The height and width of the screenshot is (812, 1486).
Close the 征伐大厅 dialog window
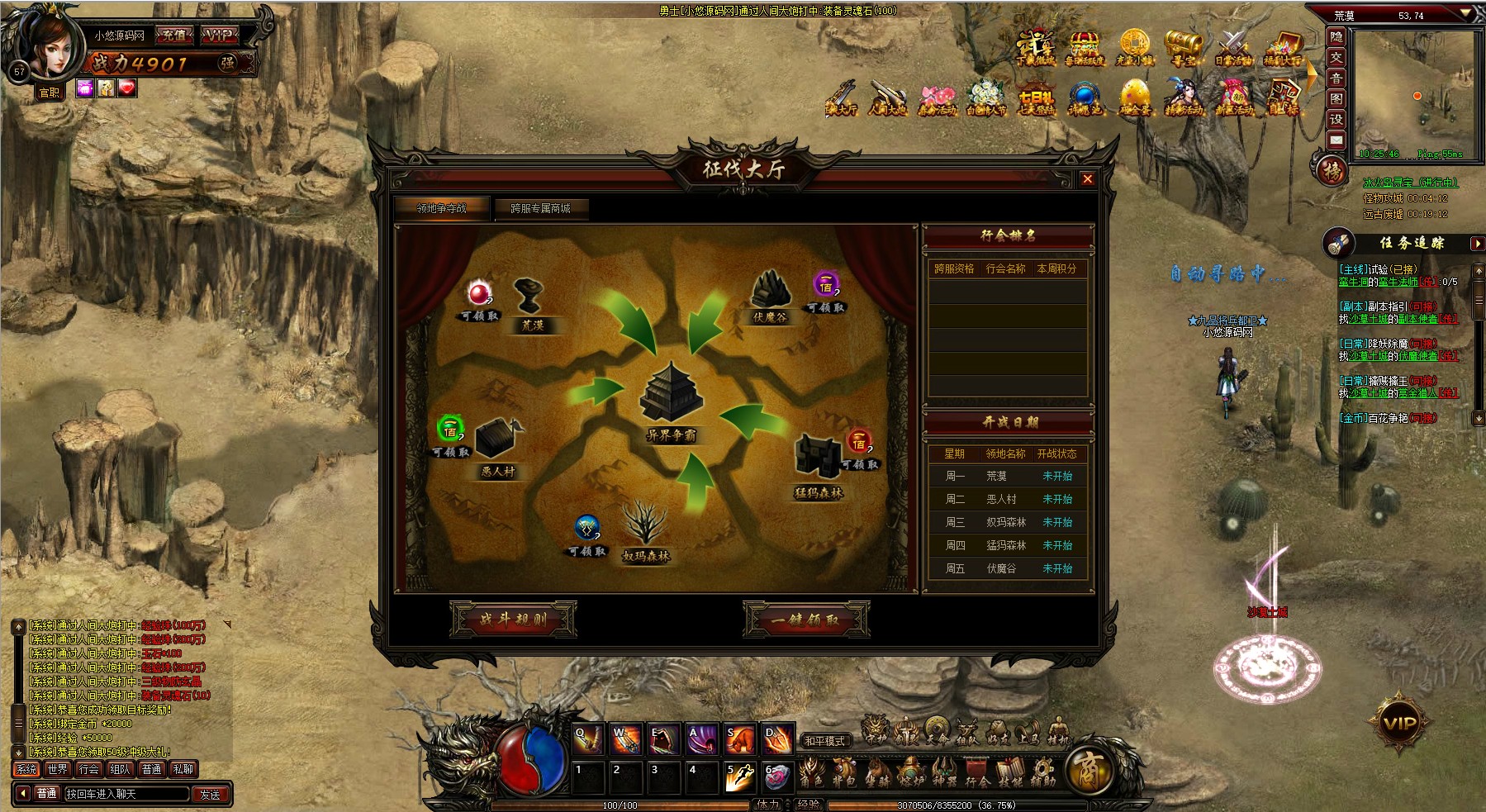(x=1087, y=179)
